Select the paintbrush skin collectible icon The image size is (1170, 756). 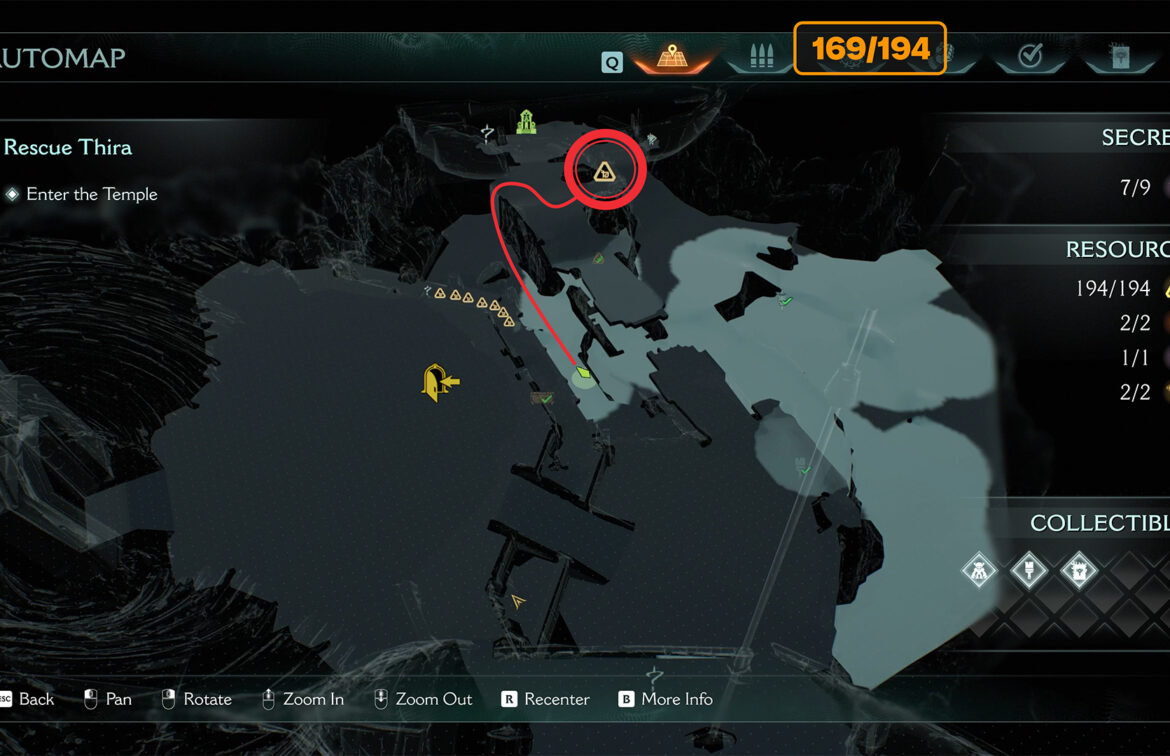coord(1029,572)
